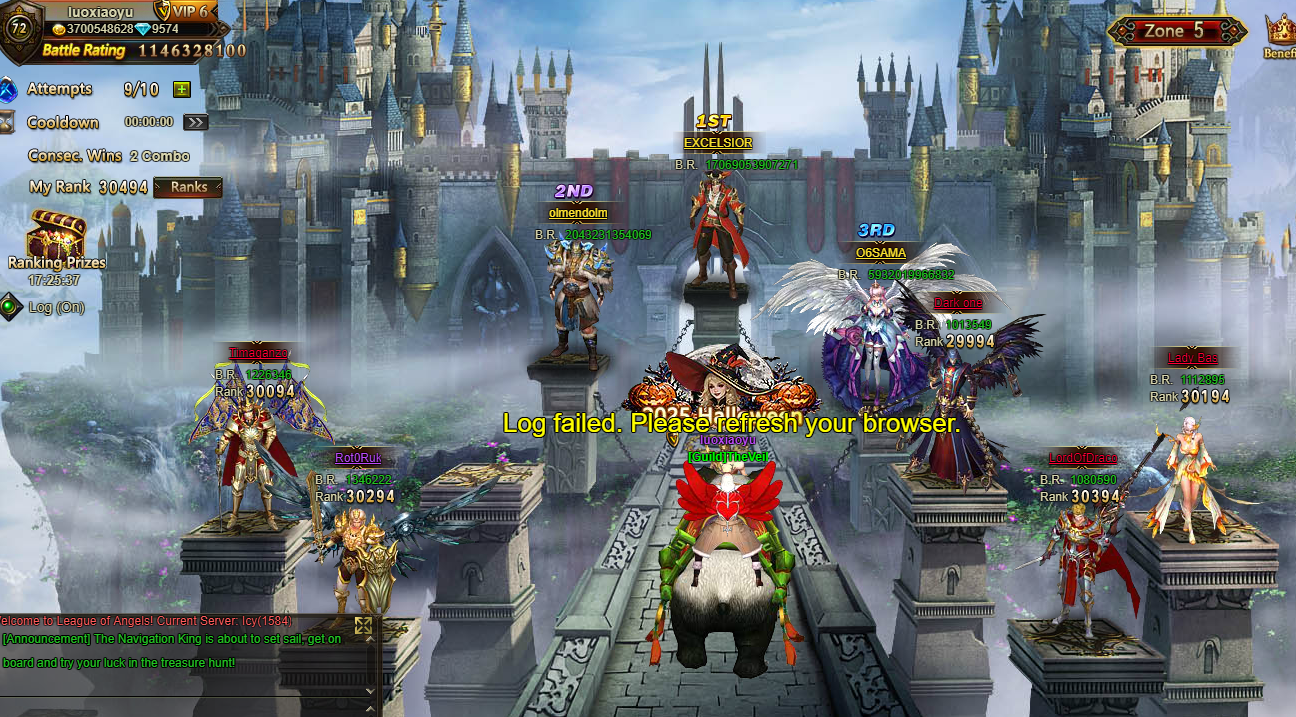
Task: Challenge the opponent LordOfDraco
Action: coord(1083,560)
